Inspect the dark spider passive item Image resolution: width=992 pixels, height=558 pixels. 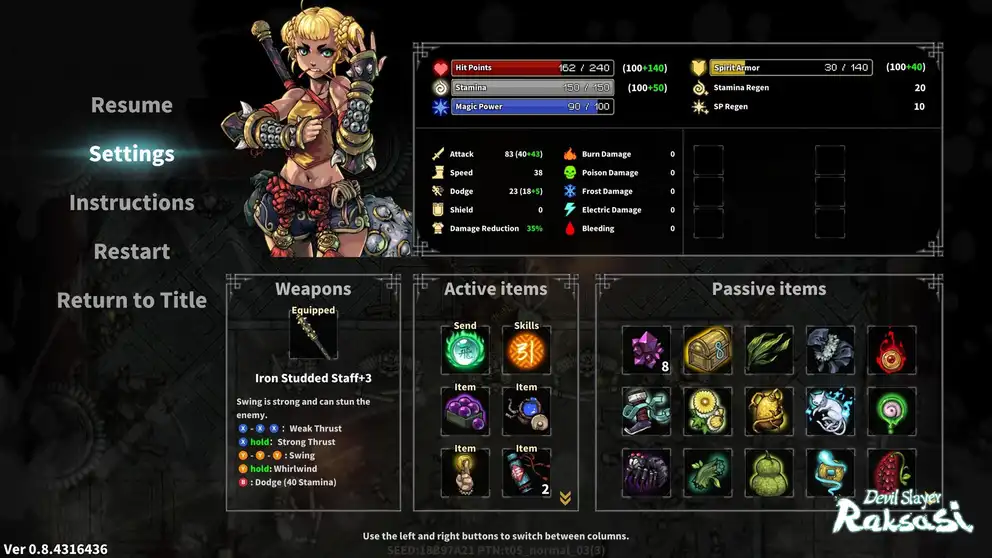pyautogui.click(x=645, y=472)
